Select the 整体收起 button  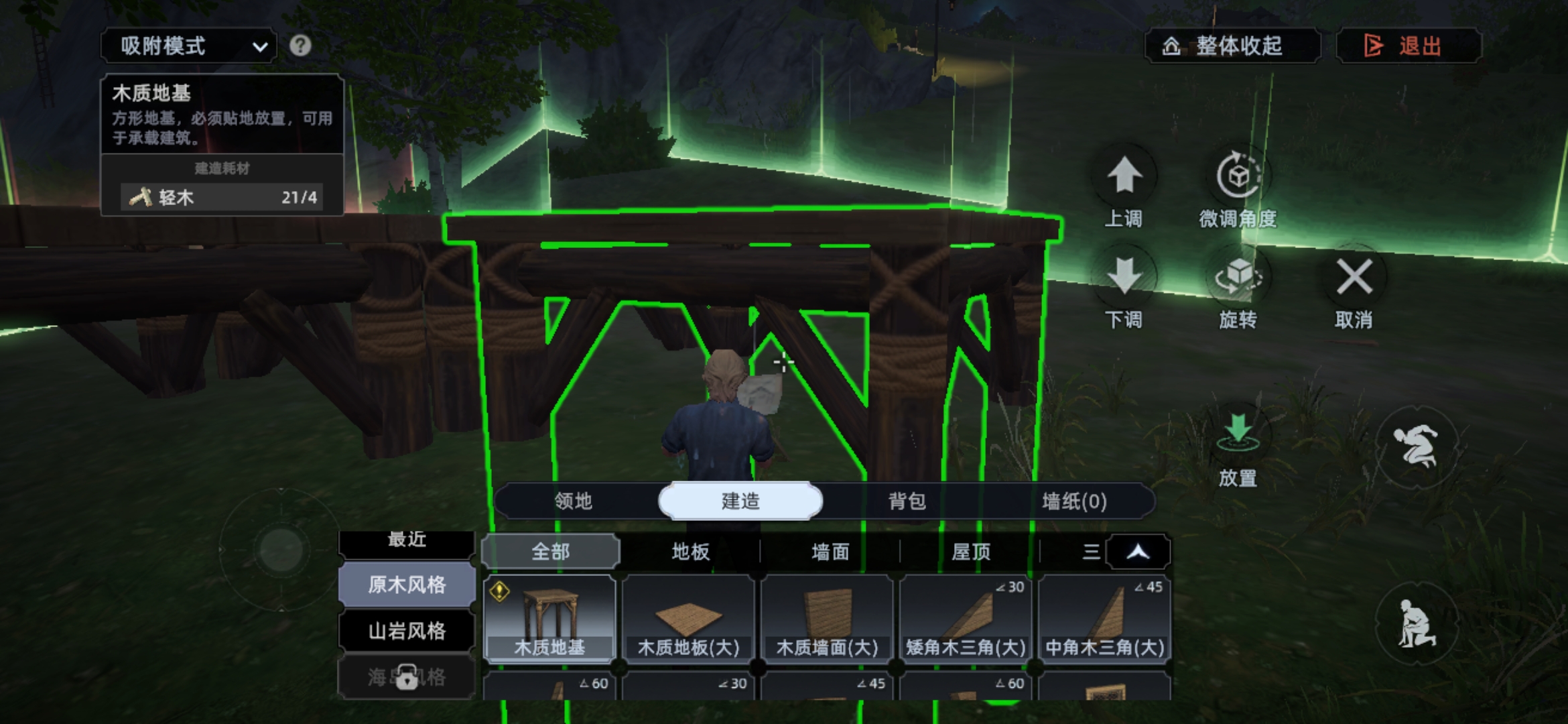1232,46
